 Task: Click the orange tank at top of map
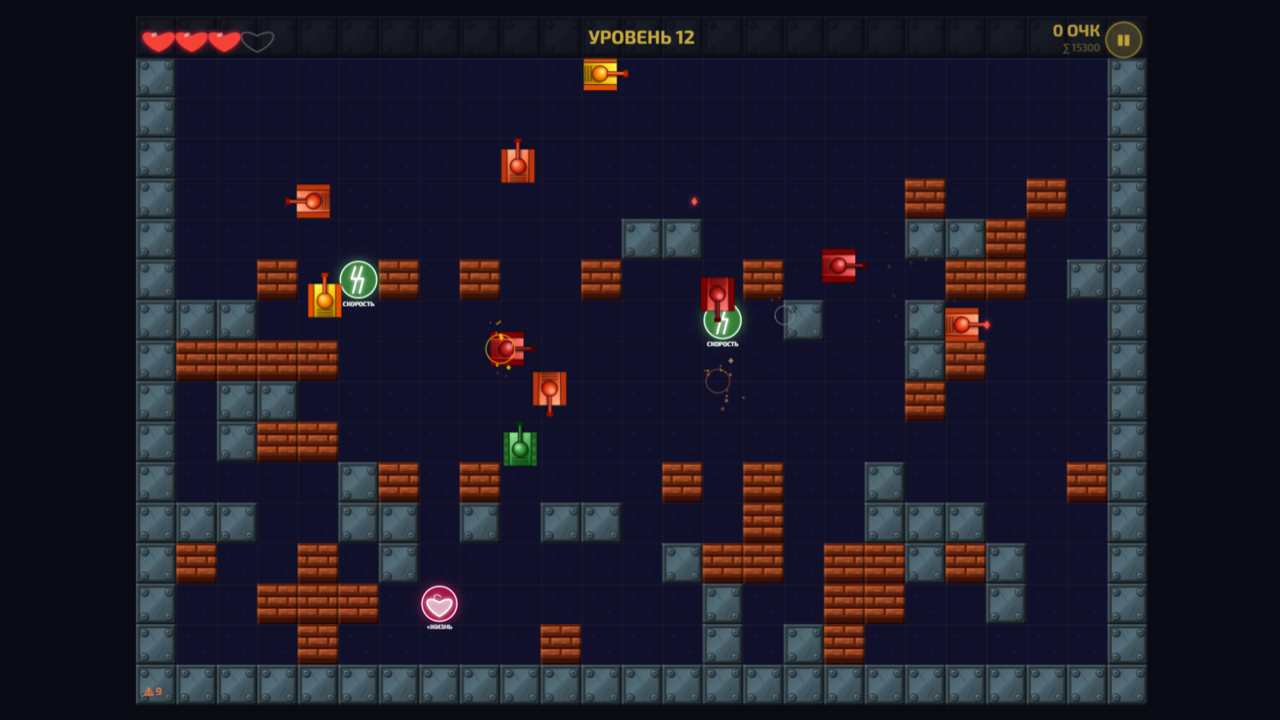point(600,75)
